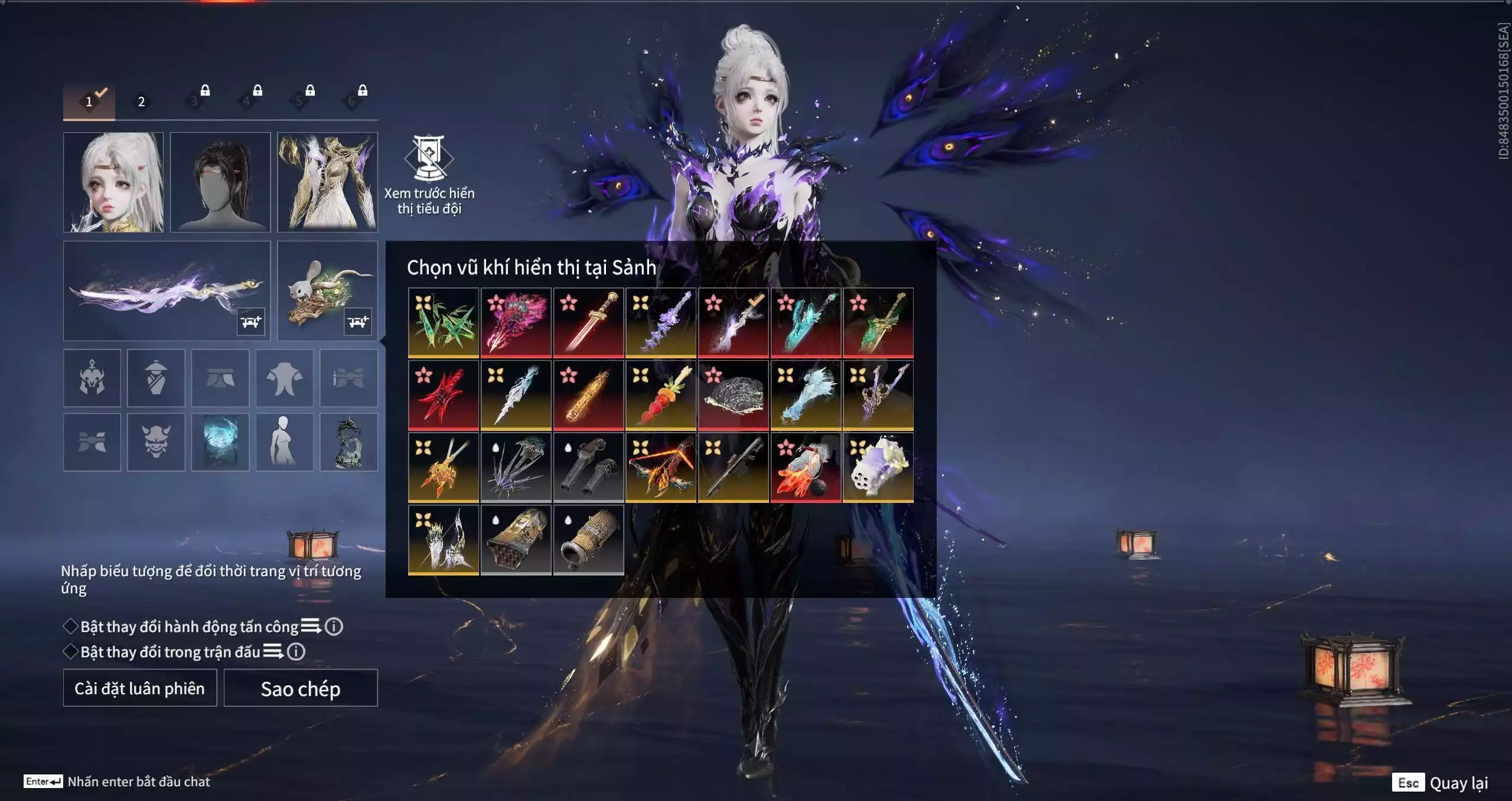Select the white squirrel companion slot

pyautogui.click(x=327, y=290)
